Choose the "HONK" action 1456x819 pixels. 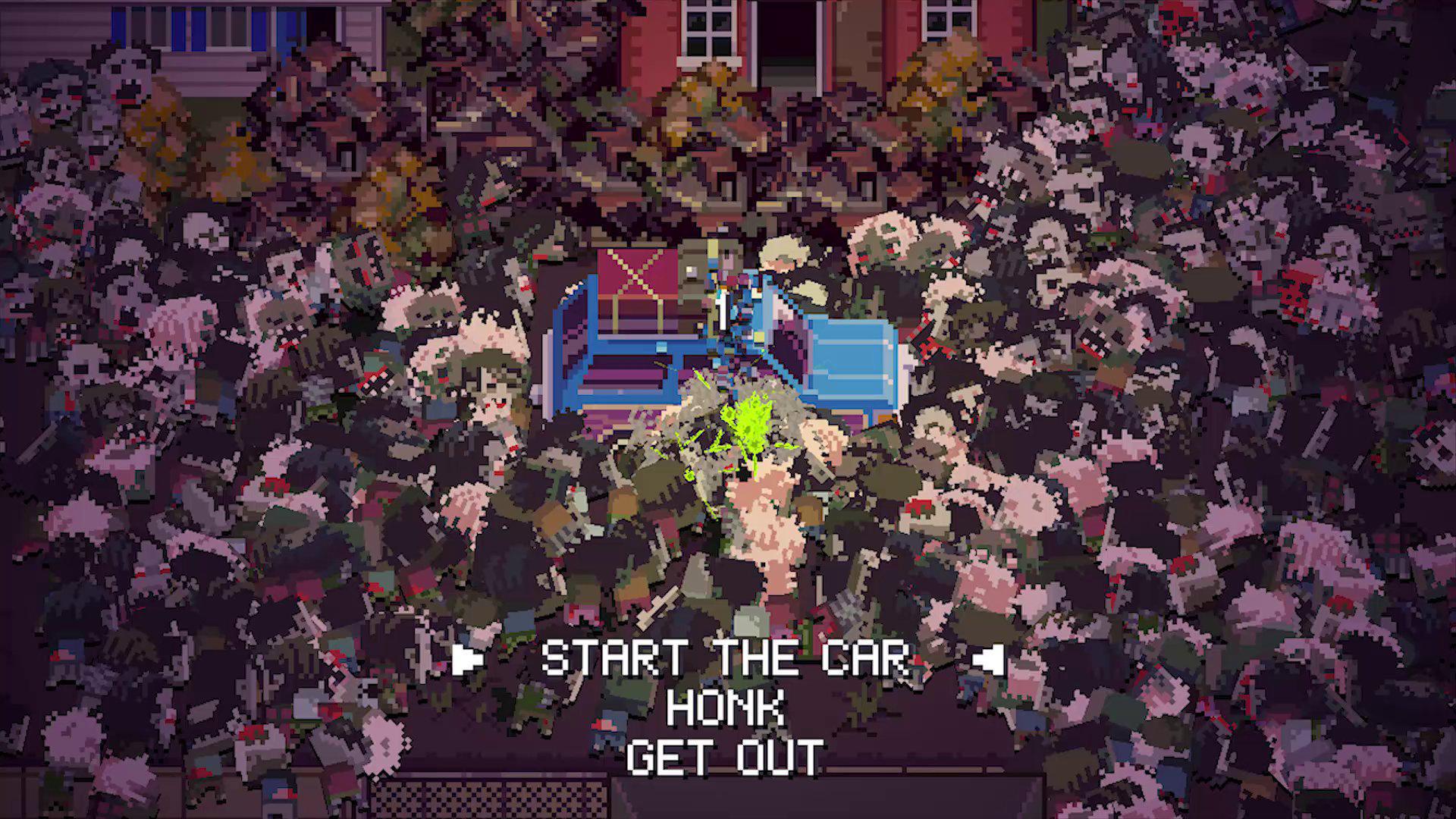725,709
